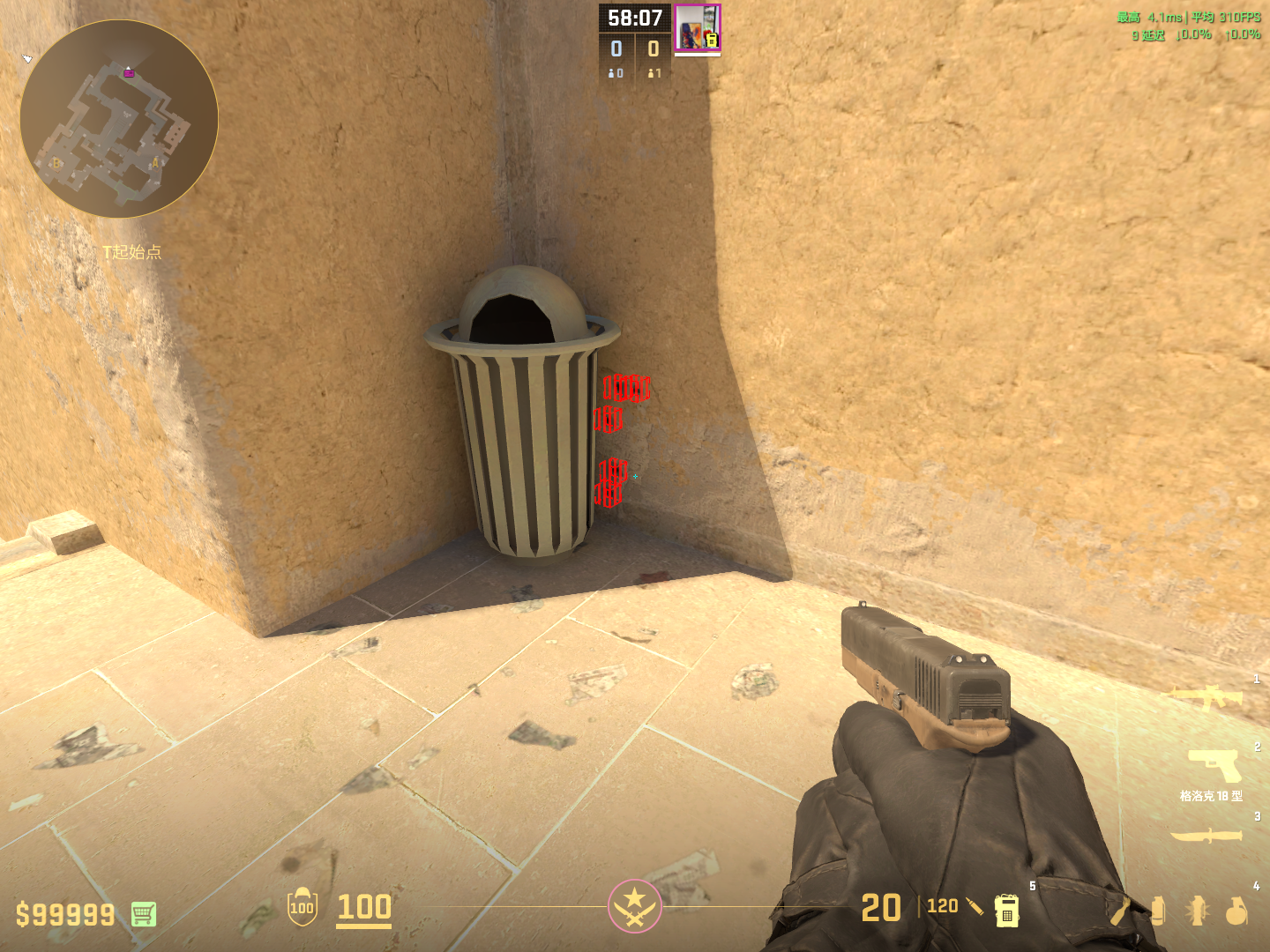Viewport: 1270px width, 952px height.
Task: Click the player avatar beside the scoreboard
Action: tap(697, 27)
